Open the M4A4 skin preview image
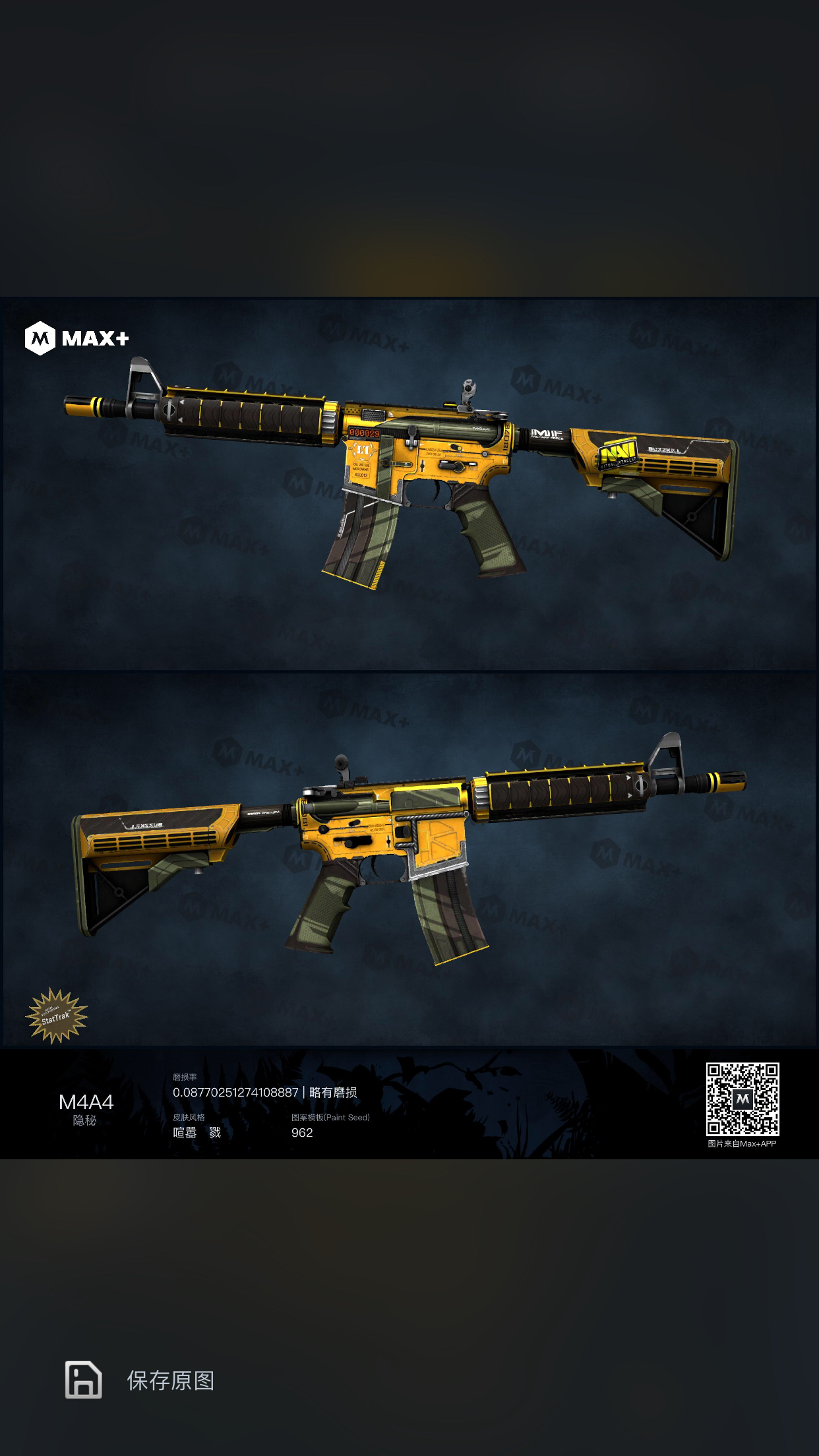This screenshot has width=819, height=1456. (x=409, y=673)
